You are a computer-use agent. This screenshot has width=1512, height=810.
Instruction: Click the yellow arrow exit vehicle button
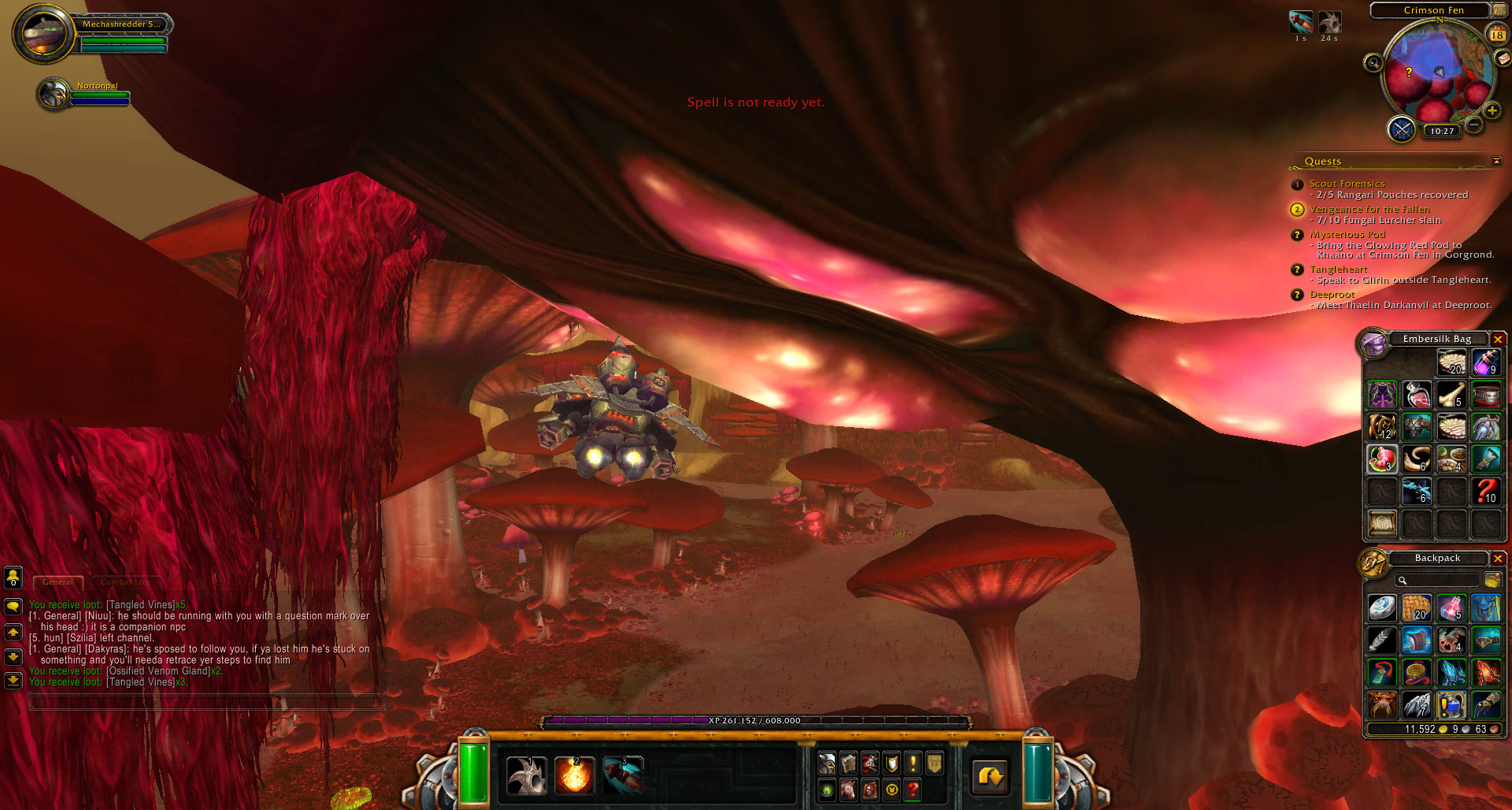[x=990, y=777]
